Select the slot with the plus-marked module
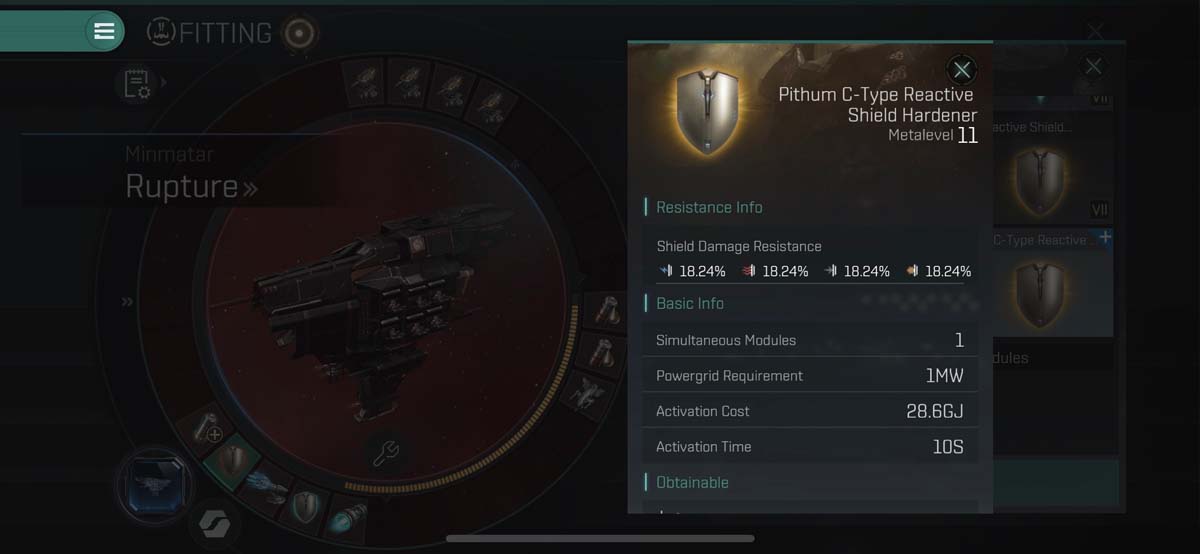 (209, 429)
